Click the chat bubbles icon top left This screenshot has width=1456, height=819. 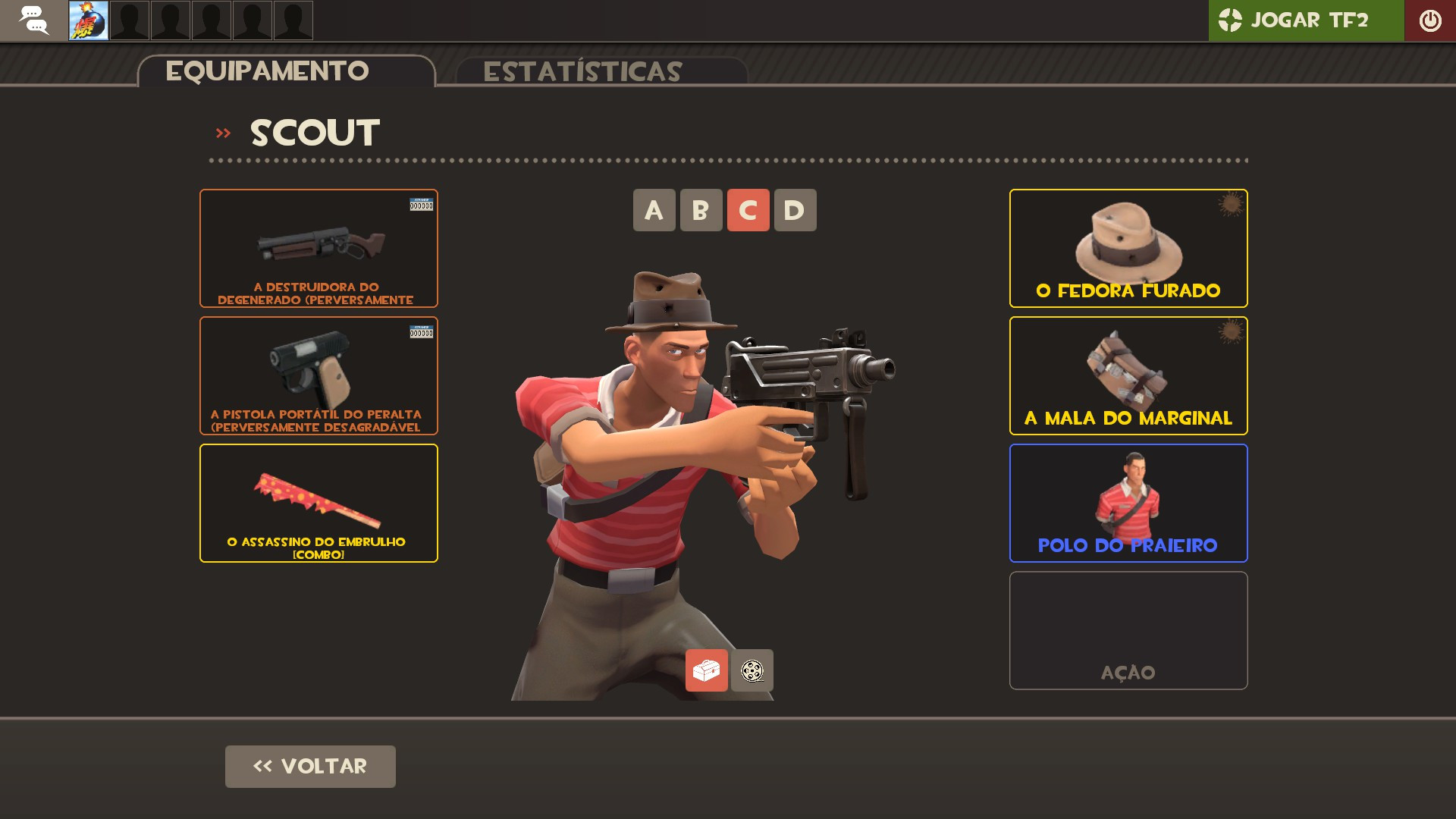pyautogui.click(x=33, y=20)
